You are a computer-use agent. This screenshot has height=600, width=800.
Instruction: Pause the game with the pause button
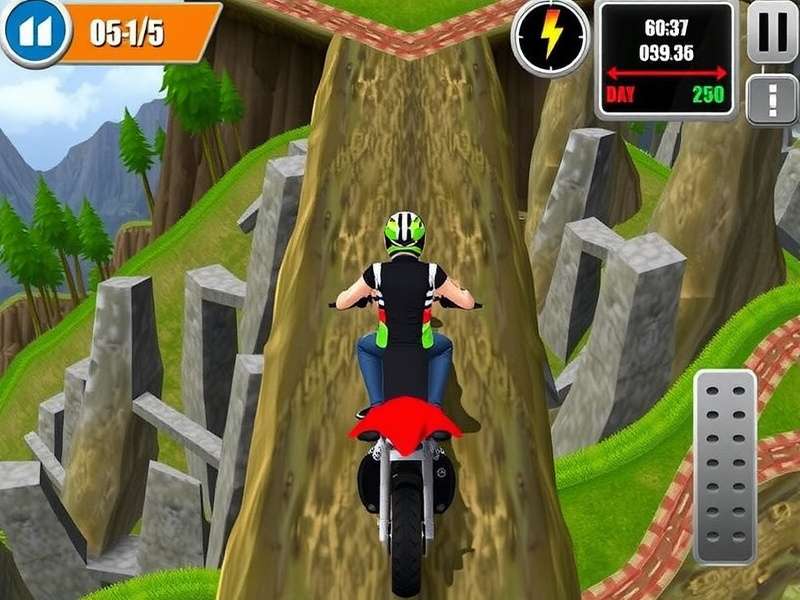[771, 32]
